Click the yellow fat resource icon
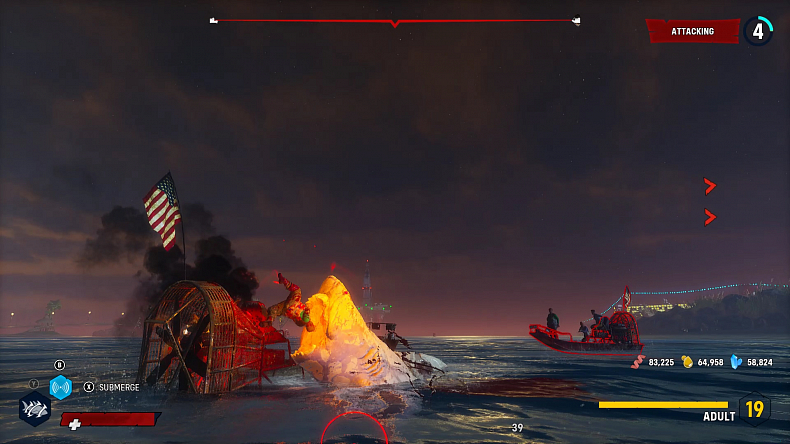Viewport: 790px width, 444px height. coord(688,362)
